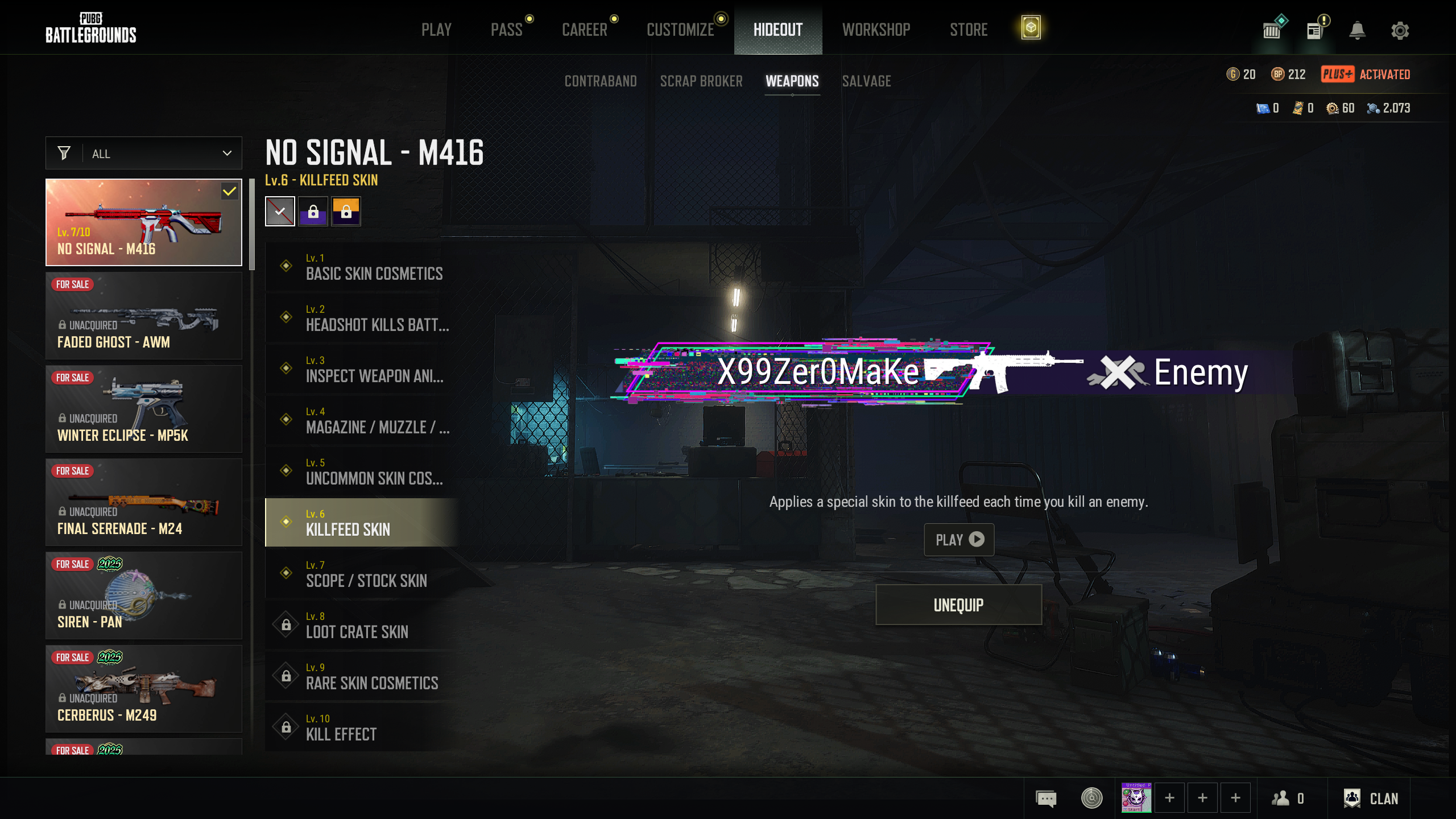Expand the ALL weapon filter dropdown
Viewport: 1456px width, 819px height.
[144, 154]
